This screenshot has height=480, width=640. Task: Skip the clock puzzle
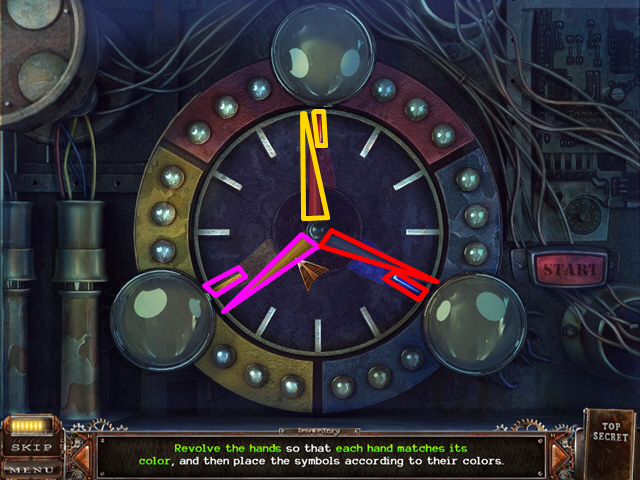pyautogui.click(x=32, y=447)
